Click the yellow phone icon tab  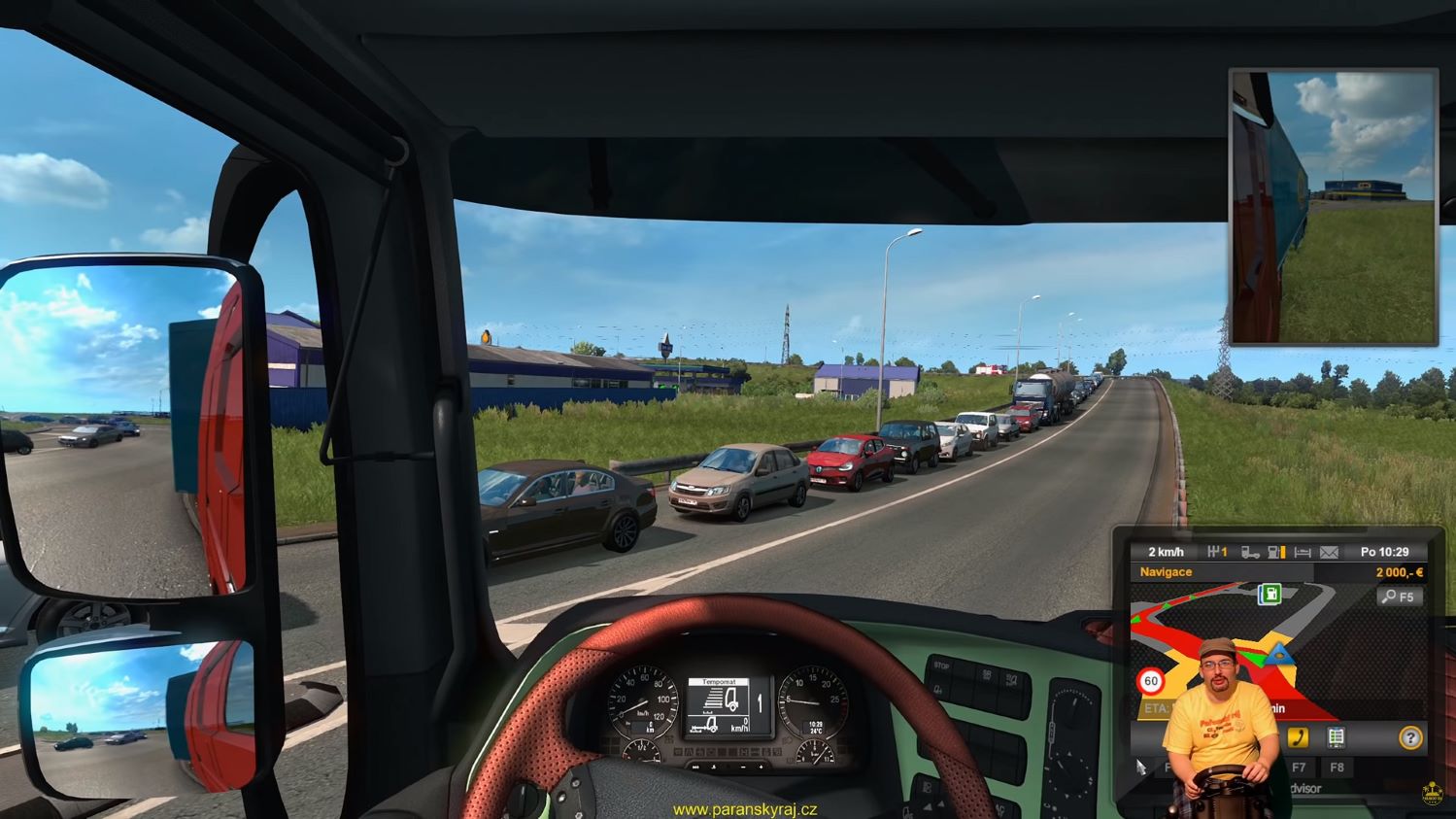click(x=1297, y=737)
